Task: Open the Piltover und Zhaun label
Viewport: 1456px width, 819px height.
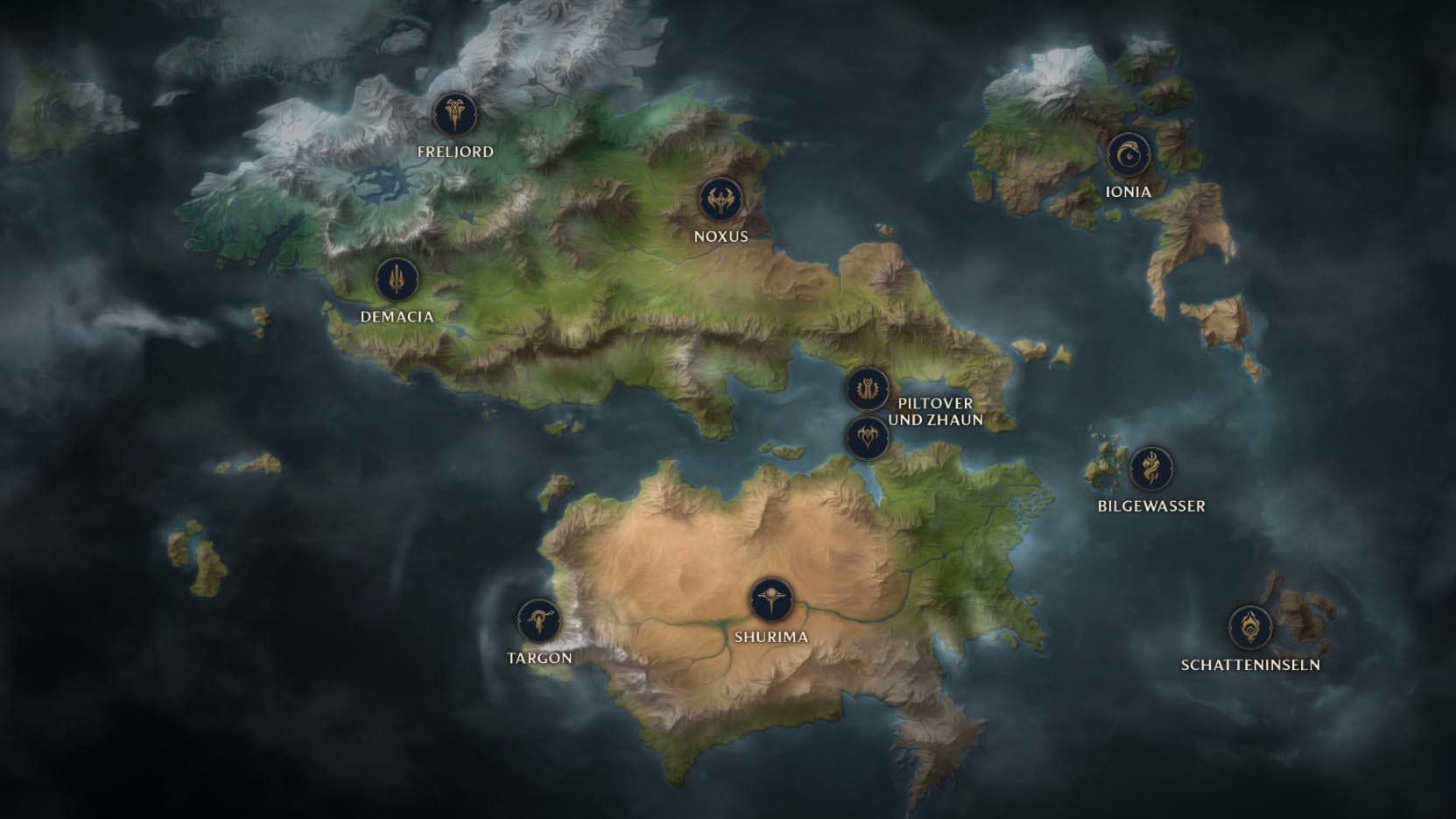Action: (935, 411)
